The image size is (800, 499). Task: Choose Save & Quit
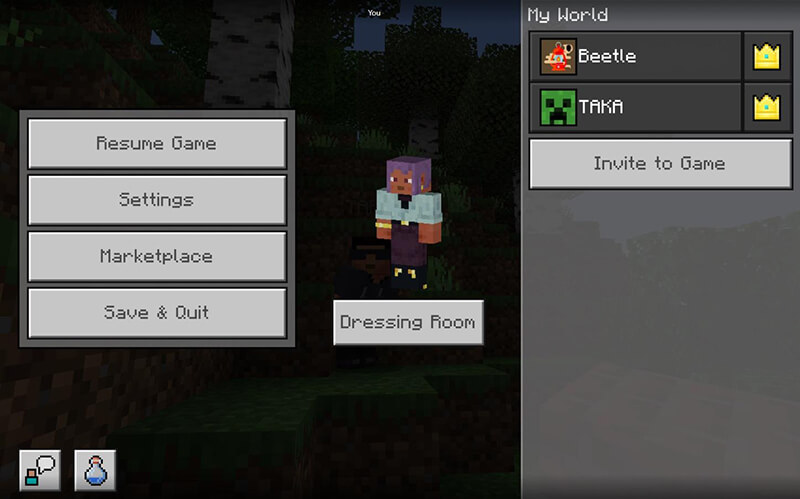(157, 313)
